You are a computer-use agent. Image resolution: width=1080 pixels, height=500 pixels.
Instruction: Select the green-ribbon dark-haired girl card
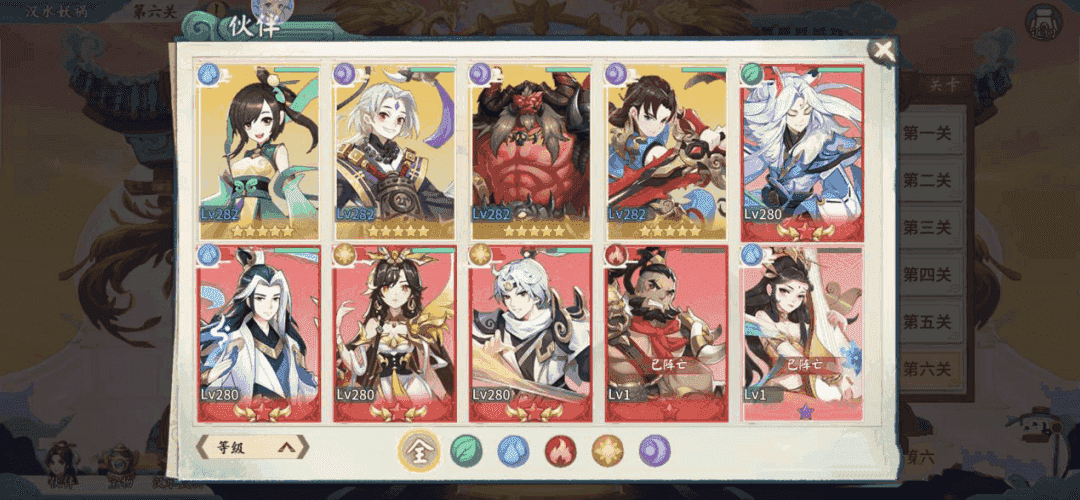[x=259, y=152]
